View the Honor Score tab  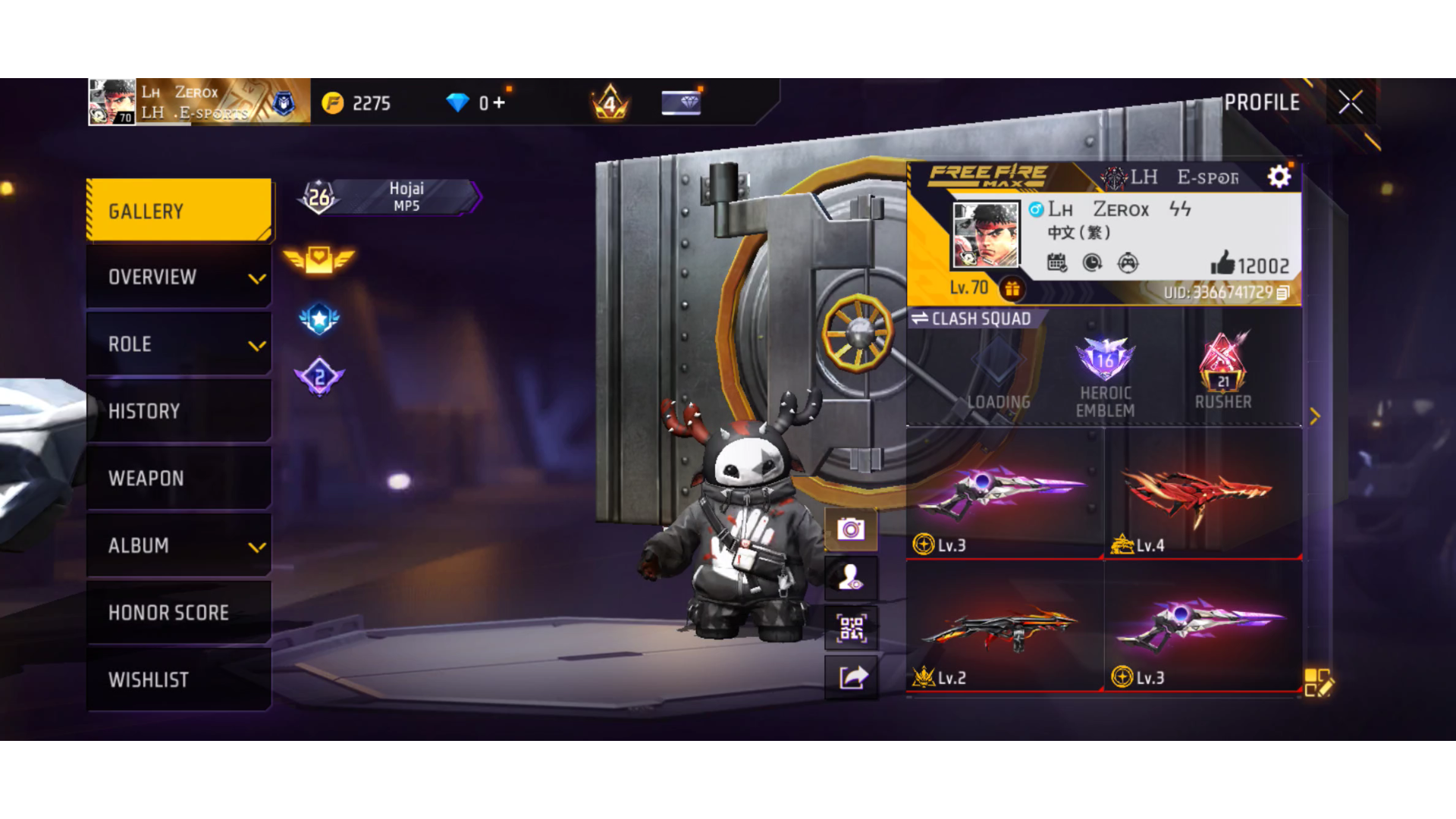[x=179, y=613]
